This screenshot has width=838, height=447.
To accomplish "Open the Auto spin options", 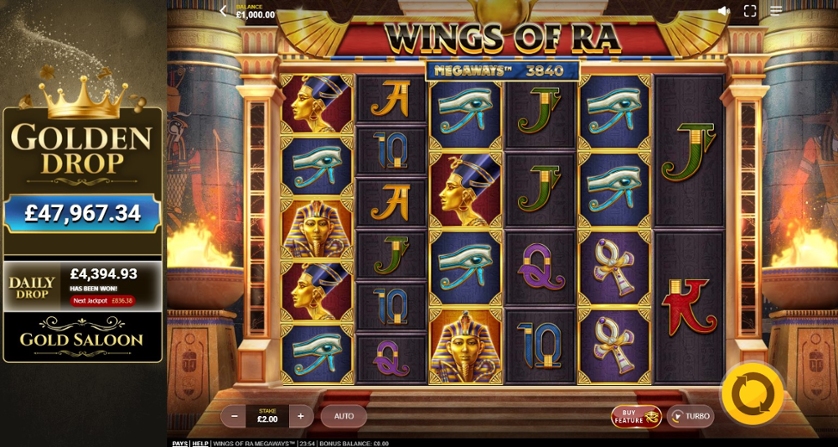I will coord(344,416).
